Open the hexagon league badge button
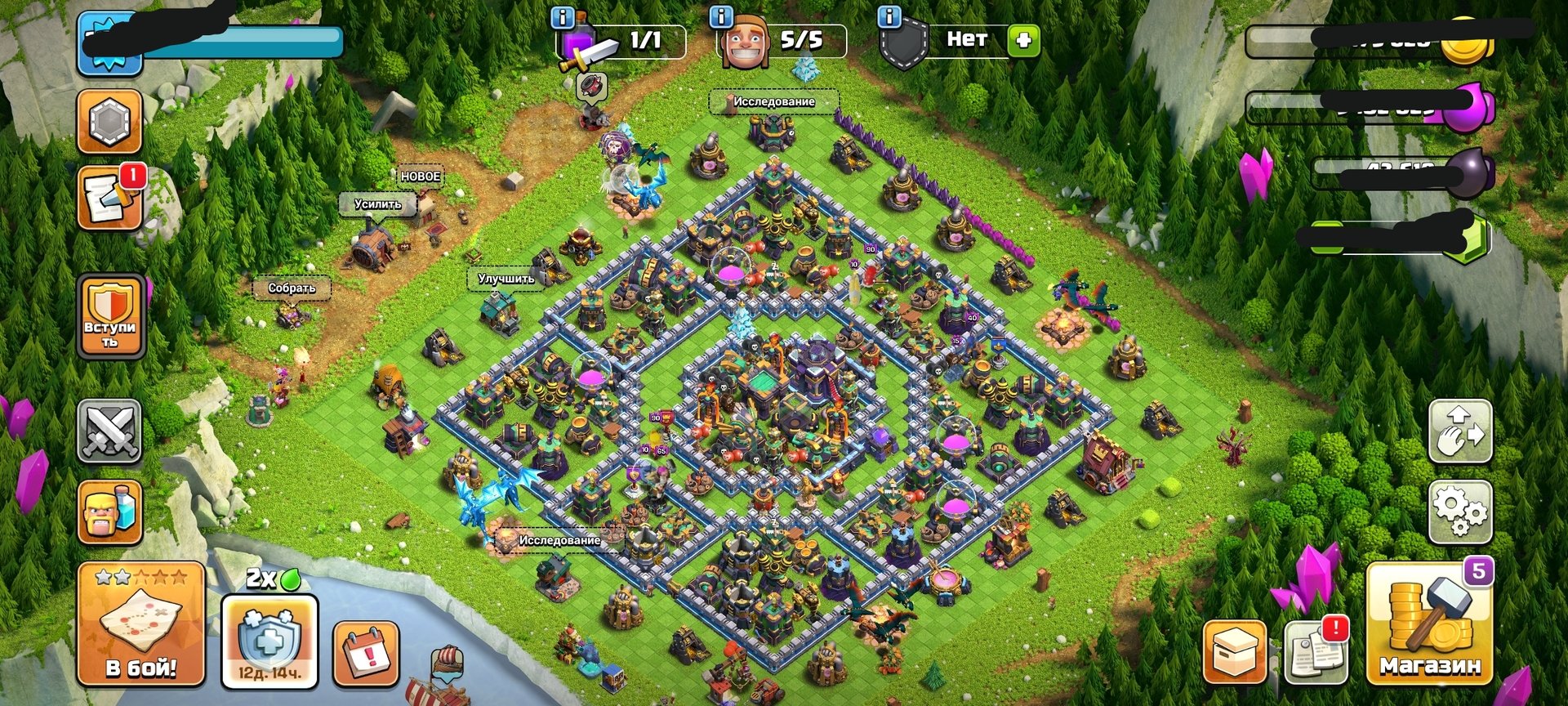1568x706 pixels. (109, 122)
